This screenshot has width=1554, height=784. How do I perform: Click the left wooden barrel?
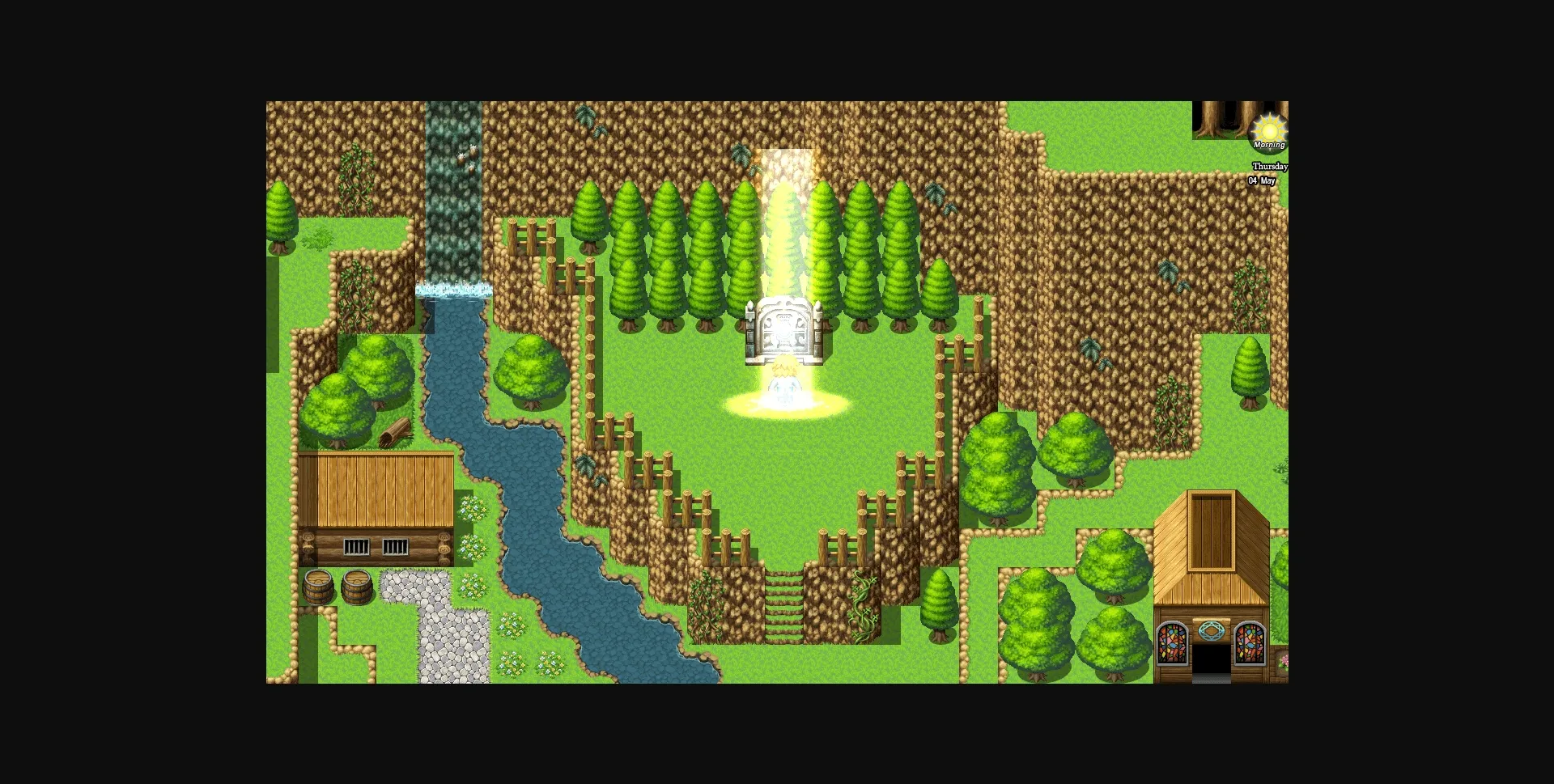pyautogui.click(x=319, y=587)
